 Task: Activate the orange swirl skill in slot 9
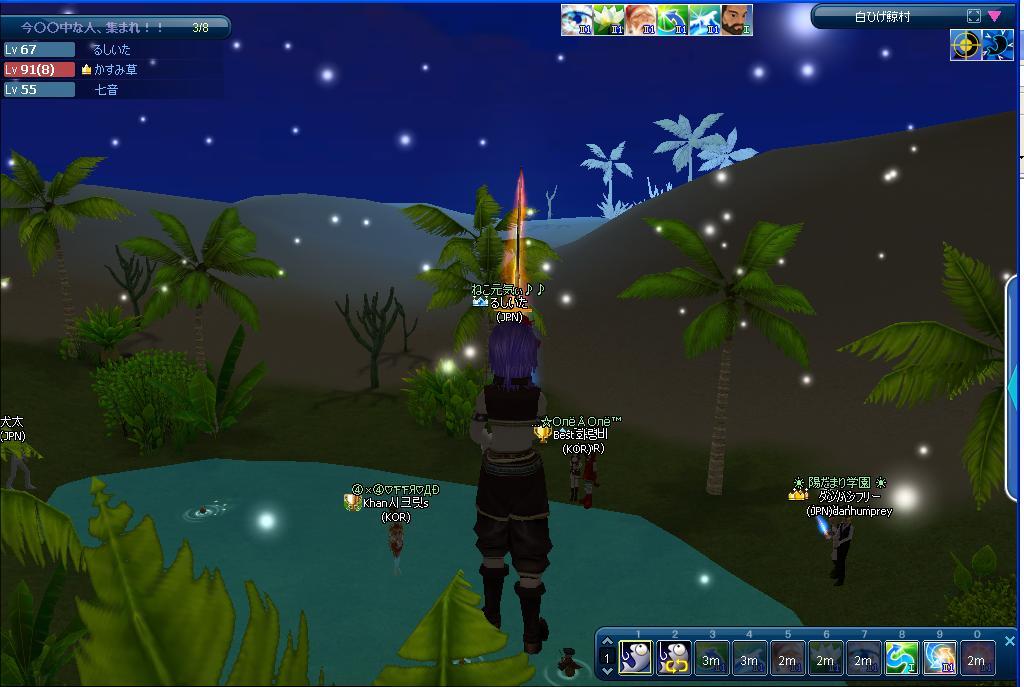tap(939, 658)
